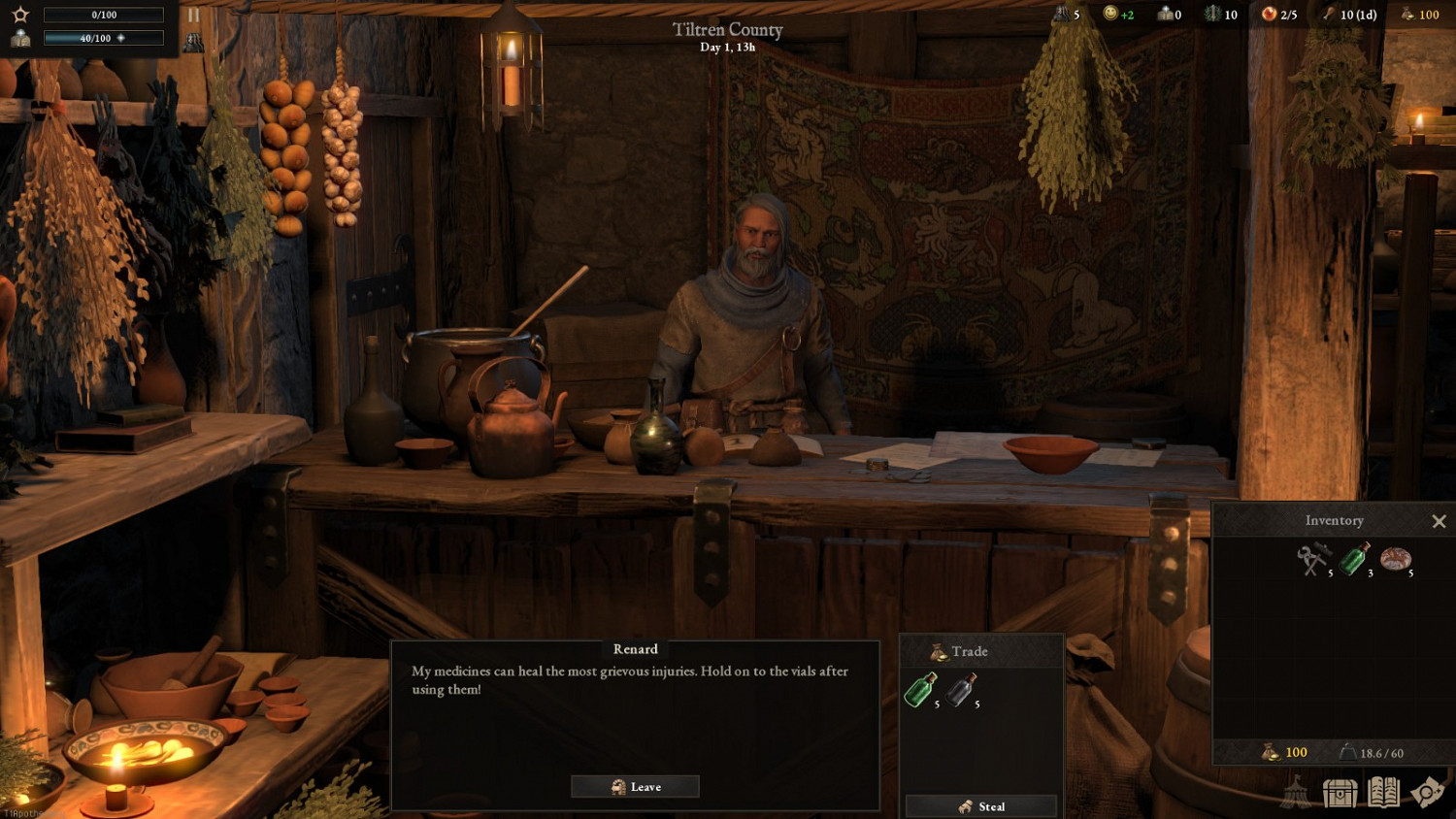
Task: Open the company troops icon below pause
Action: click(193, 42)
